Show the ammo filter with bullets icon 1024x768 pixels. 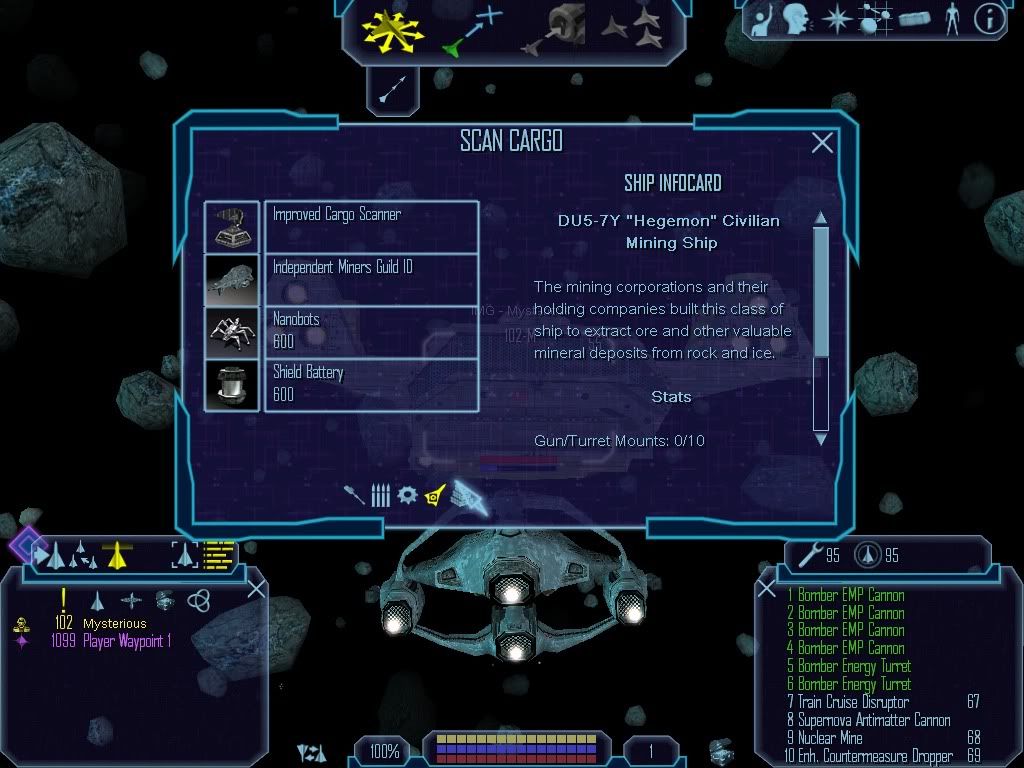(380, 495)
